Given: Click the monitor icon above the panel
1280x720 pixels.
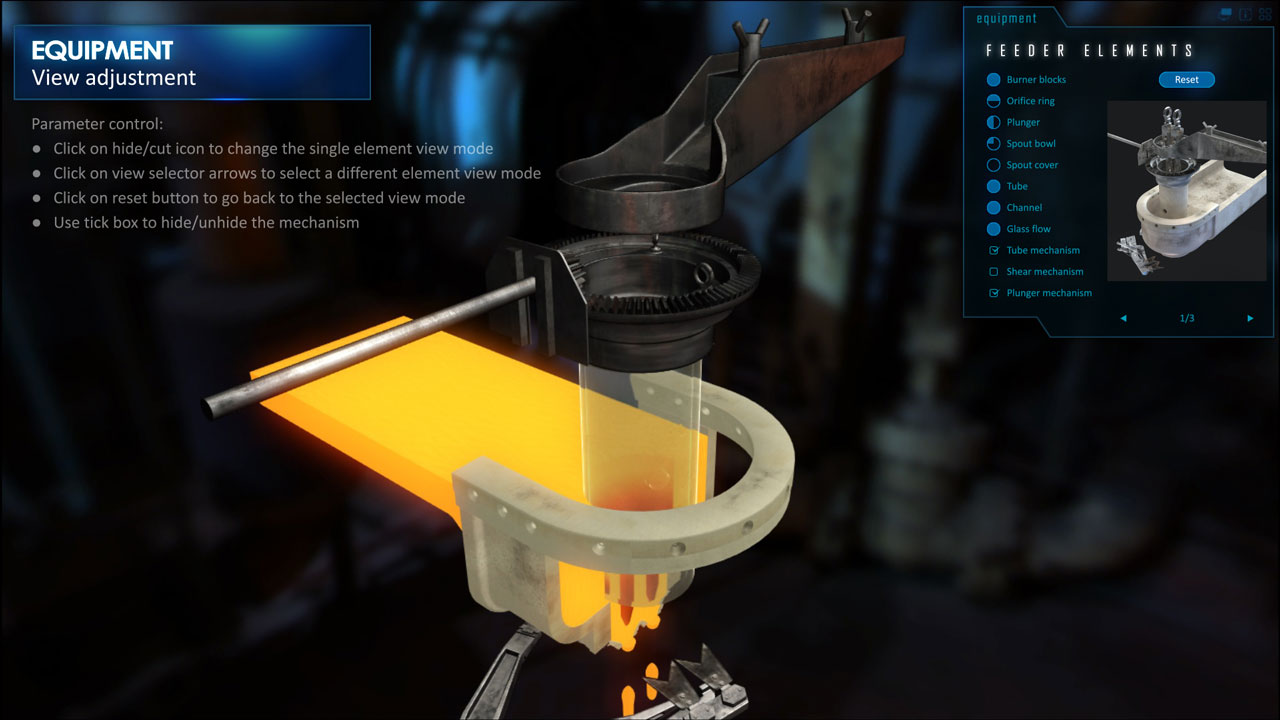Looking at the screenshot, I should [x=1226, y=14].
